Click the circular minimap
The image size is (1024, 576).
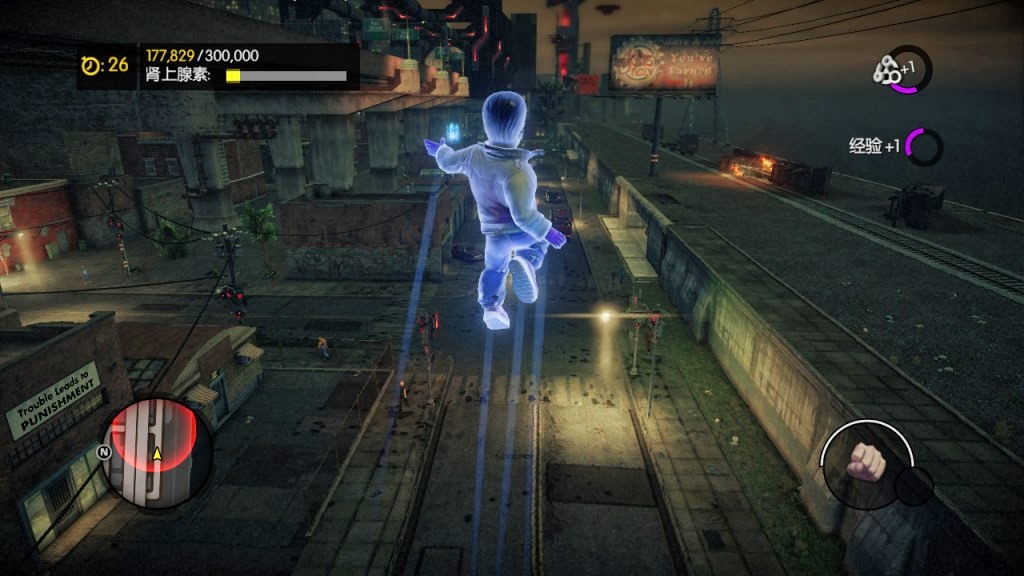click(156, 453)
